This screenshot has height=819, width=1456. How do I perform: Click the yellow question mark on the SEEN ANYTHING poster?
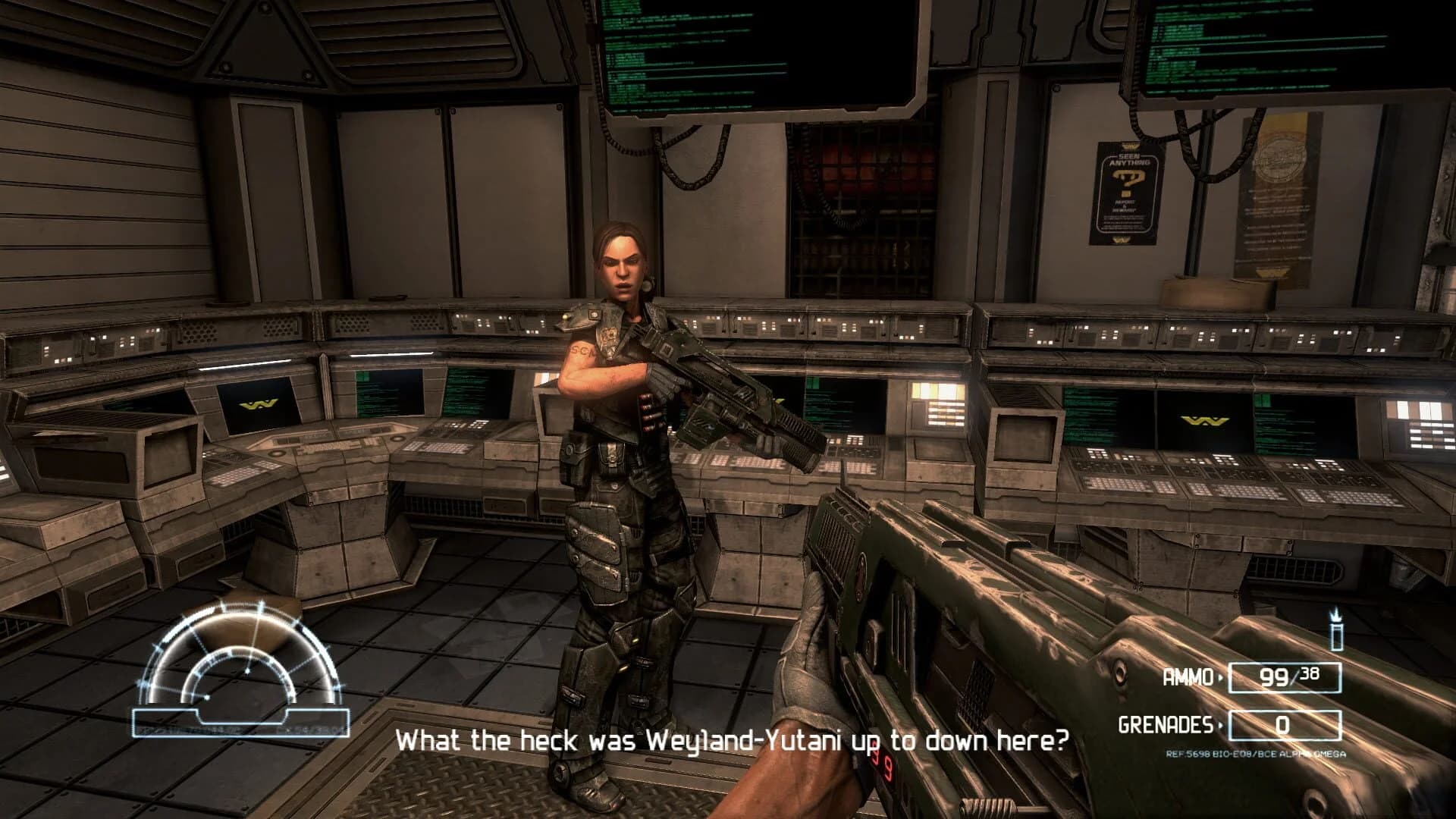pos(1131,182)
